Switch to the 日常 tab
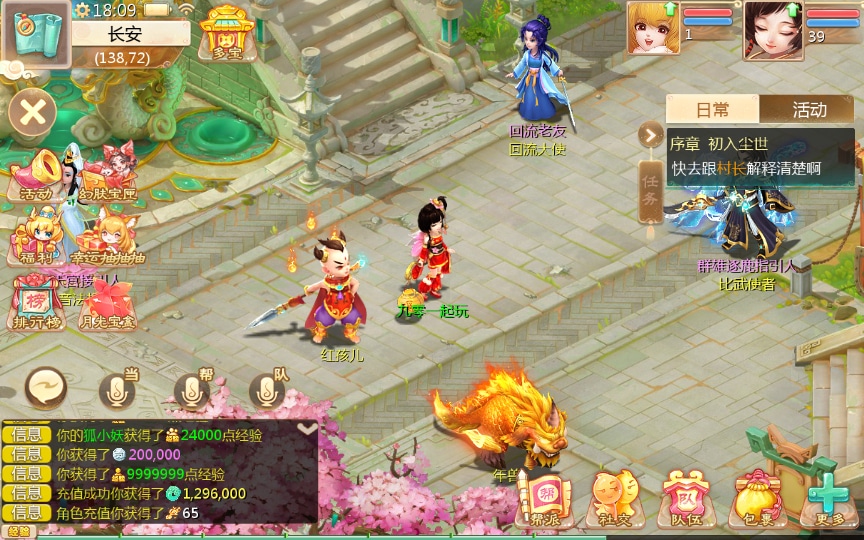Screen dimensions: 864x540 tap(712, 109)
